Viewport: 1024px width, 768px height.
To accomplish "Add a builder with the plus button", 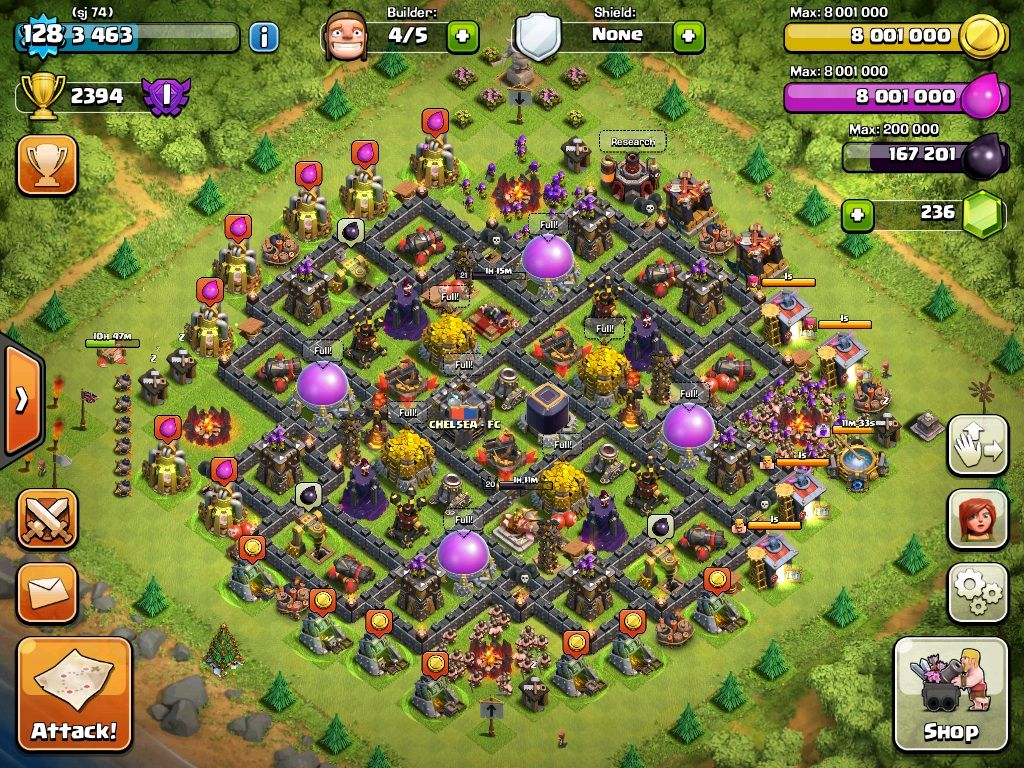I will pos(462,37).
